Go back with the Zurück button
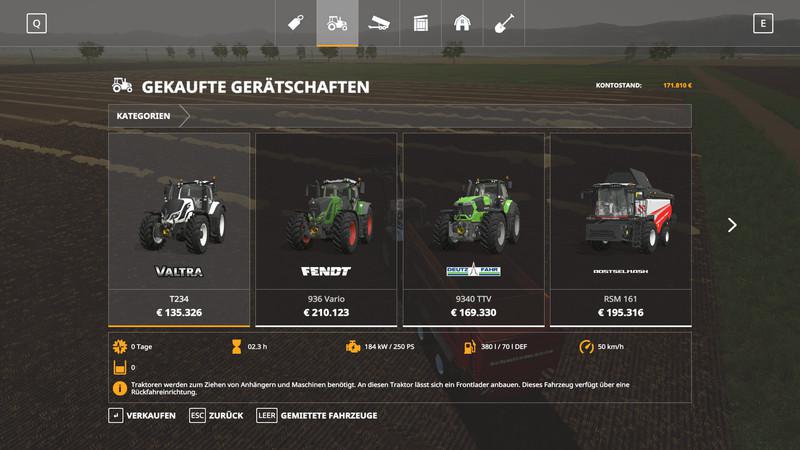800x450 pixels. (217, 415)
